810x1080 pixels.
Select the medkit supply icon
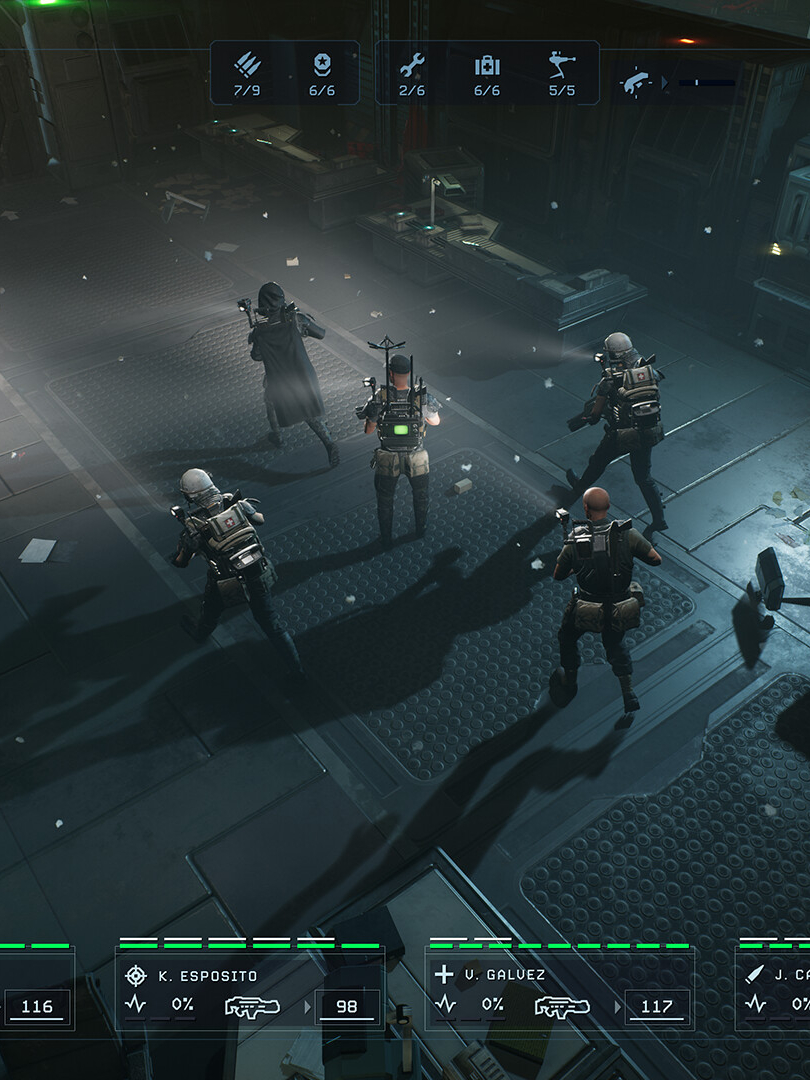pos(487,66)
